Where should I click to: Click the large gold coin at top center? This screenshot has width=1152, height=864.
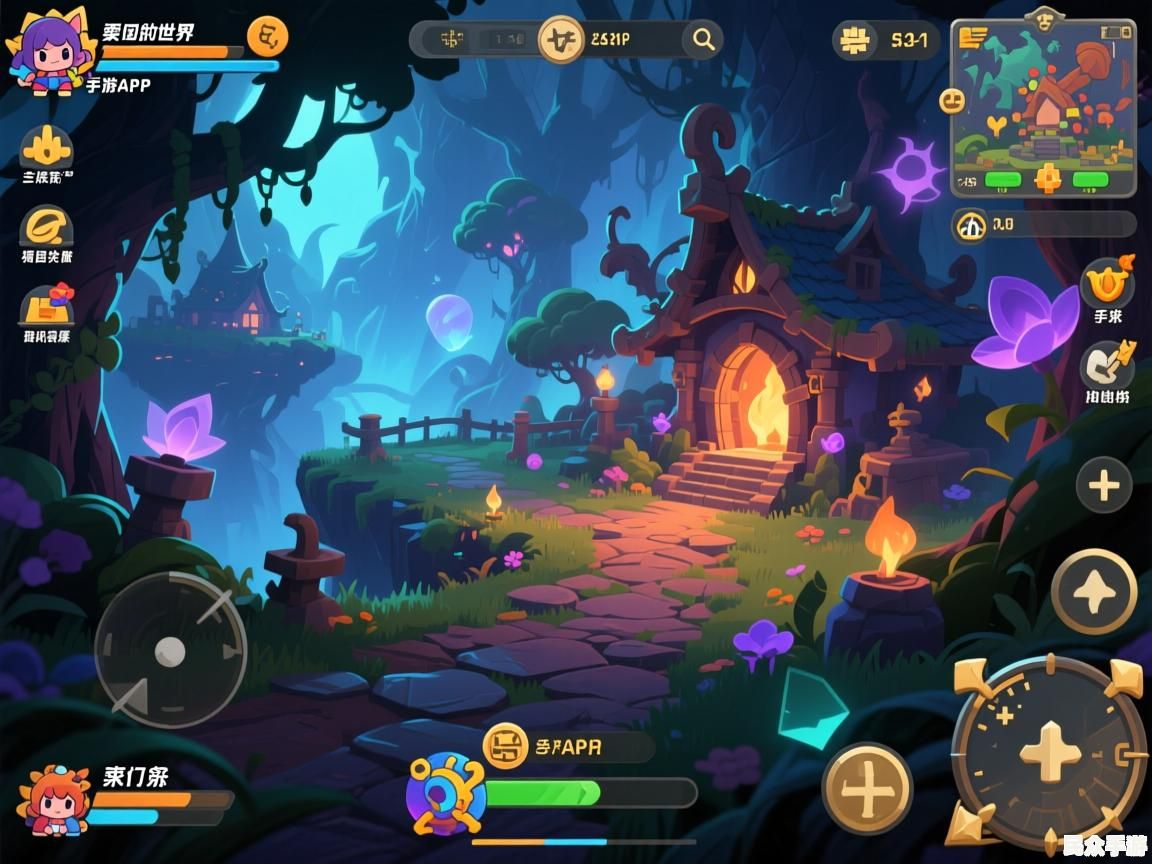(x=561, y=40)
